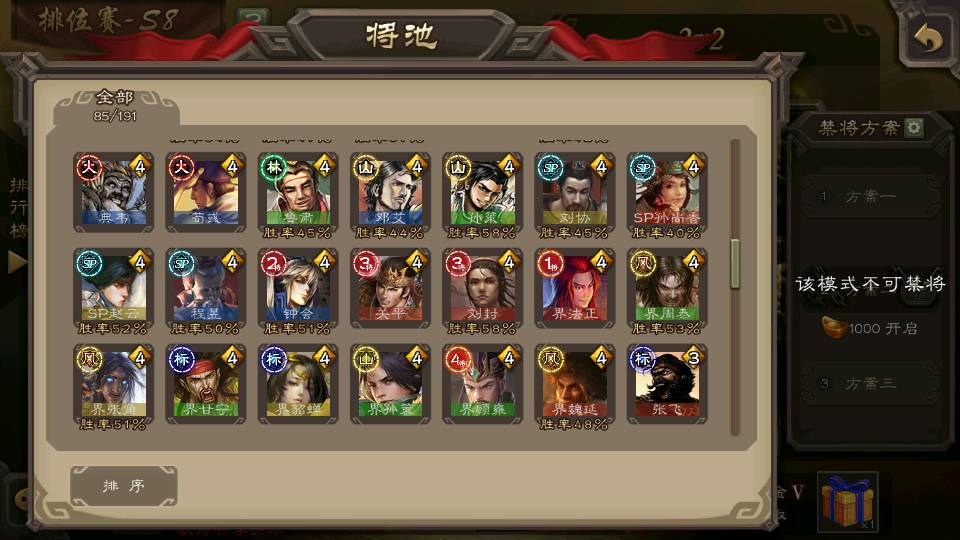
Task: Pick the 界周泰 general card
Action: click(666, 287)
